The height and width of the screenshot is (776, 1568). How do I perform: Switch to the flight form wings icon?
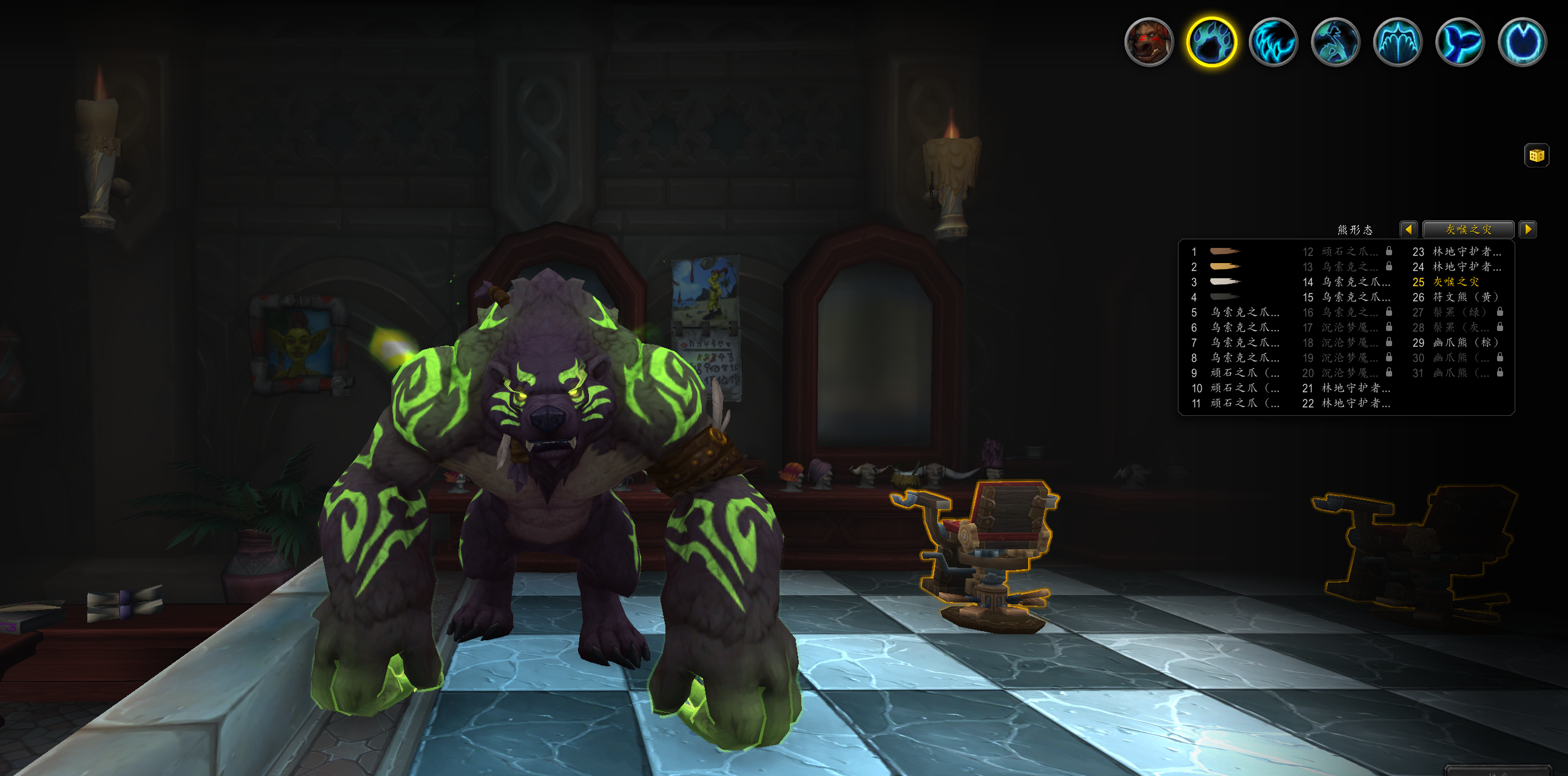point(1398,41)
